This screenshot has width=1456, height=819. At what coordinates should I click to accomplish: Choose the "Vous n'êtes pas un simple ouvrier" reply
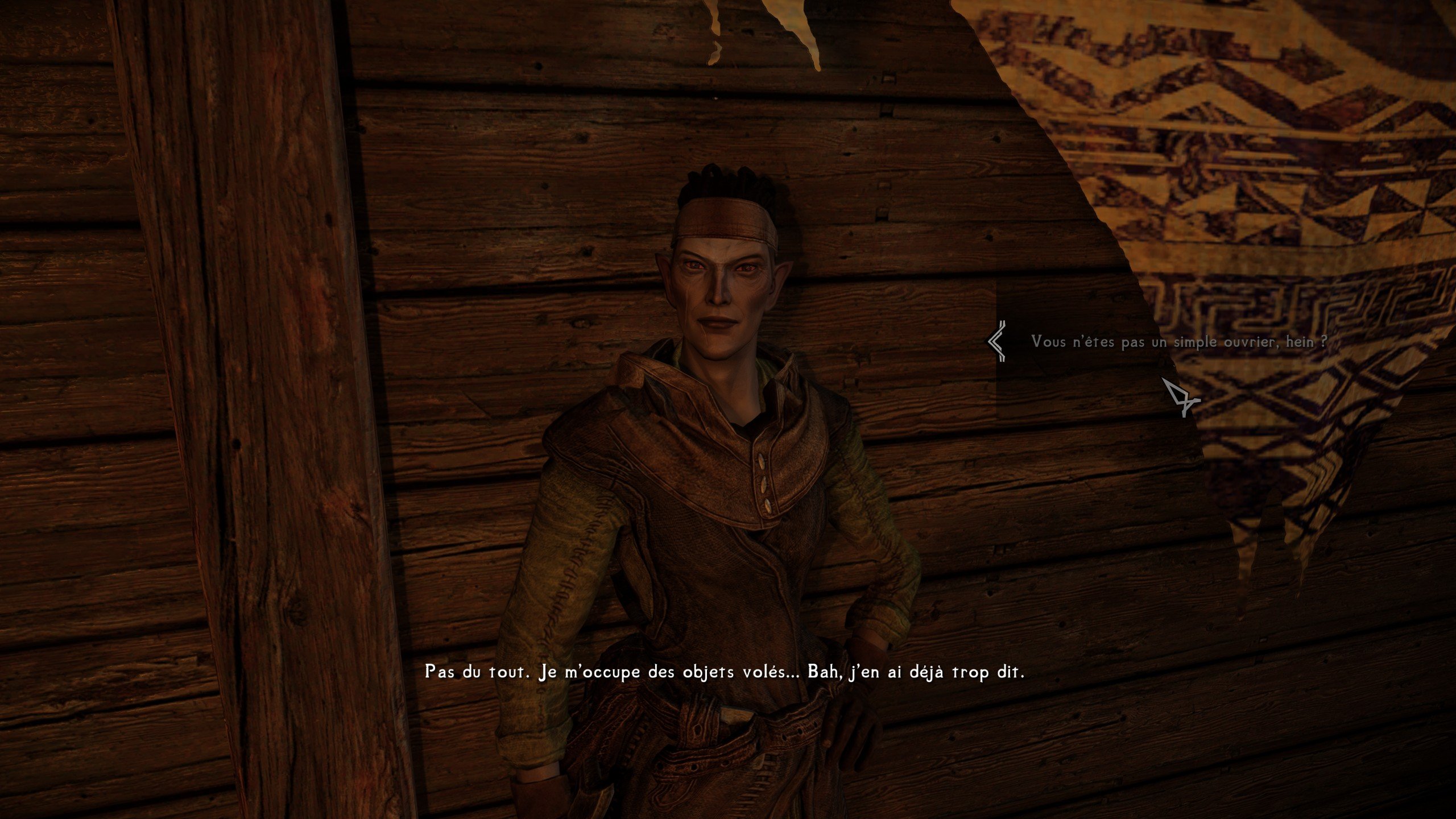[x=1179, y=342]
